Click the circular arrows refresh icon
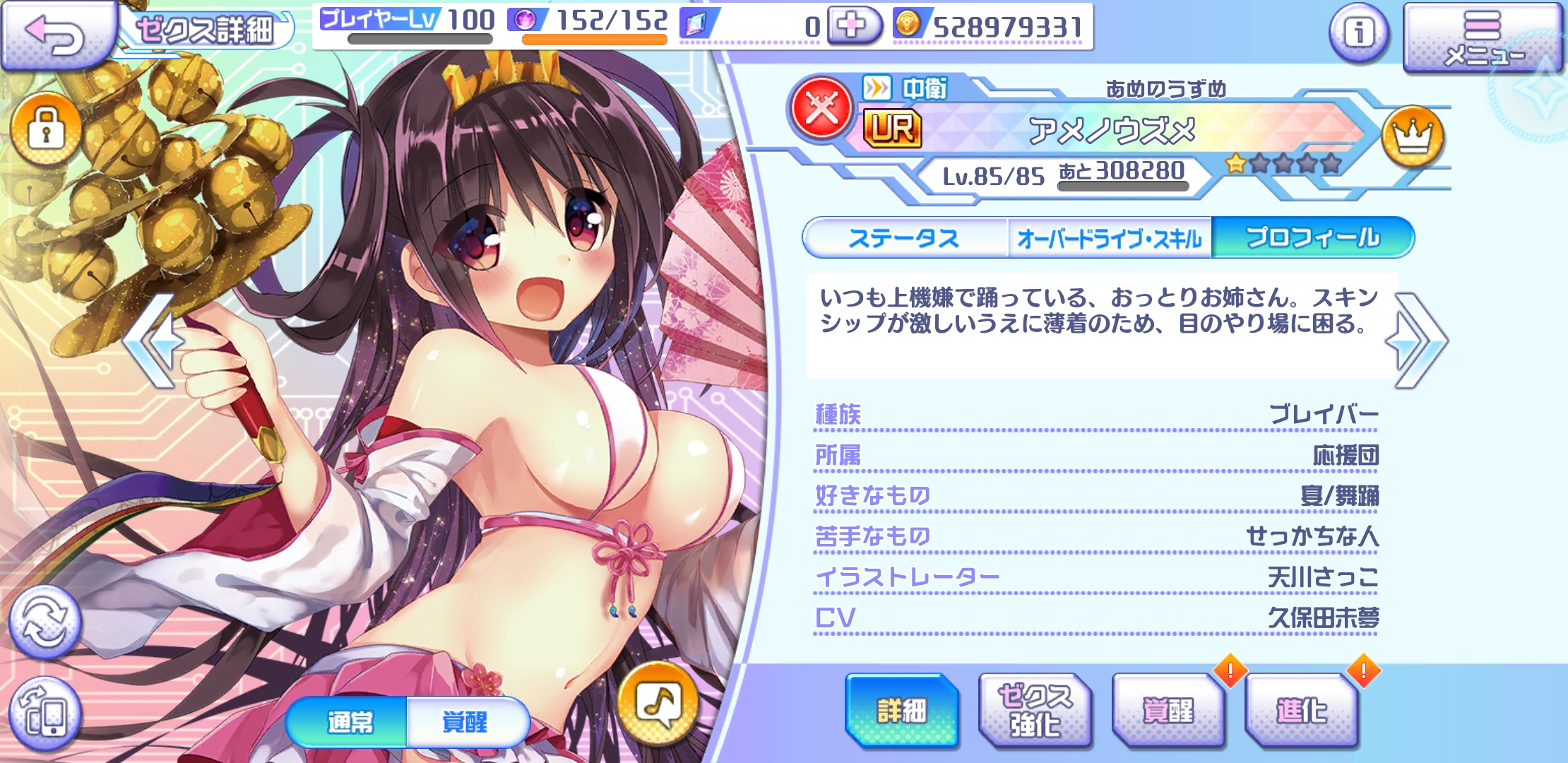Viewport: 1568px width, 763px height. (x=45, y=622)
